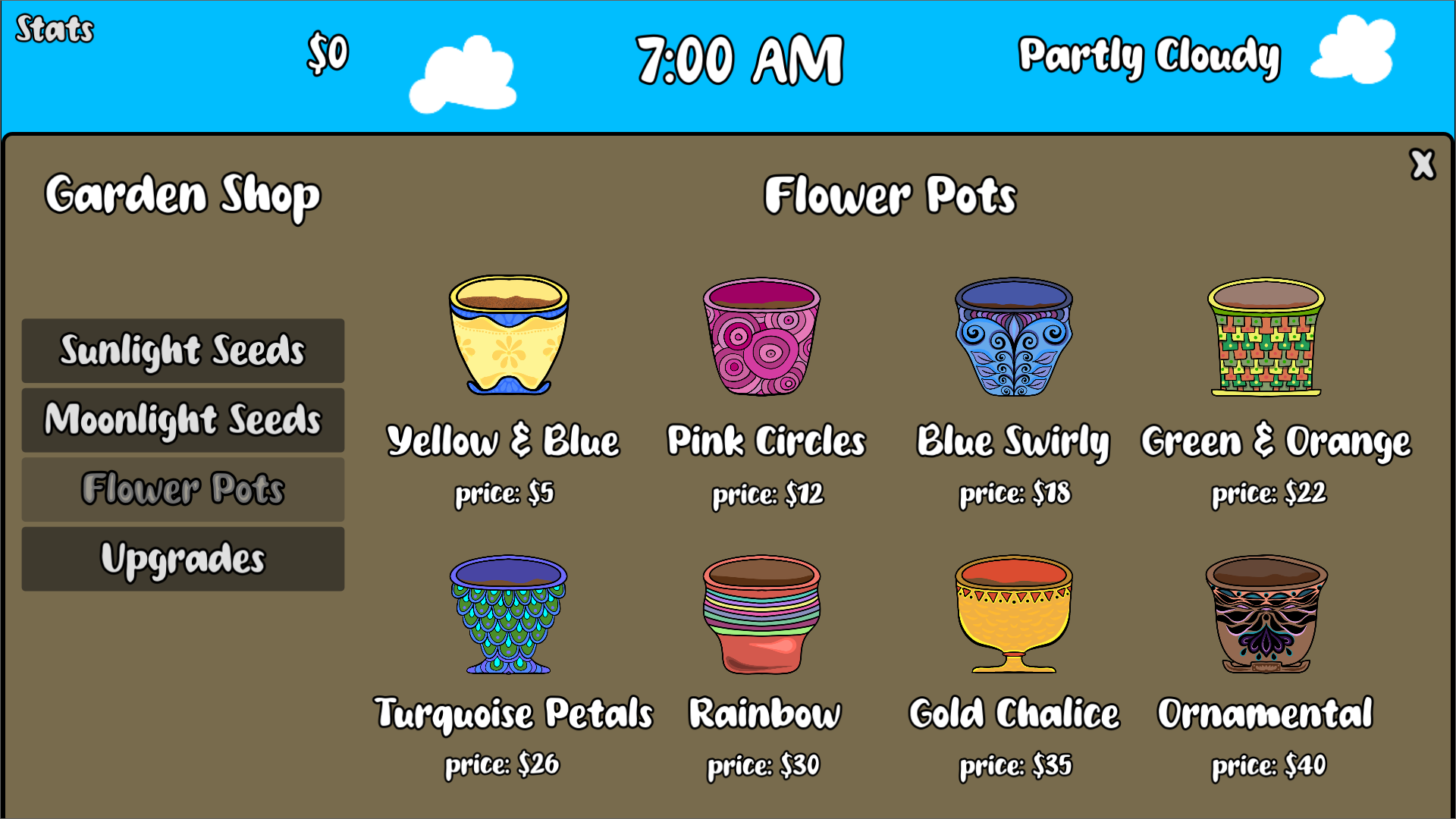The width and height of the screenshot is (1456, 819).
Task: Open the Upgrades section
Action: coord(182,558)
